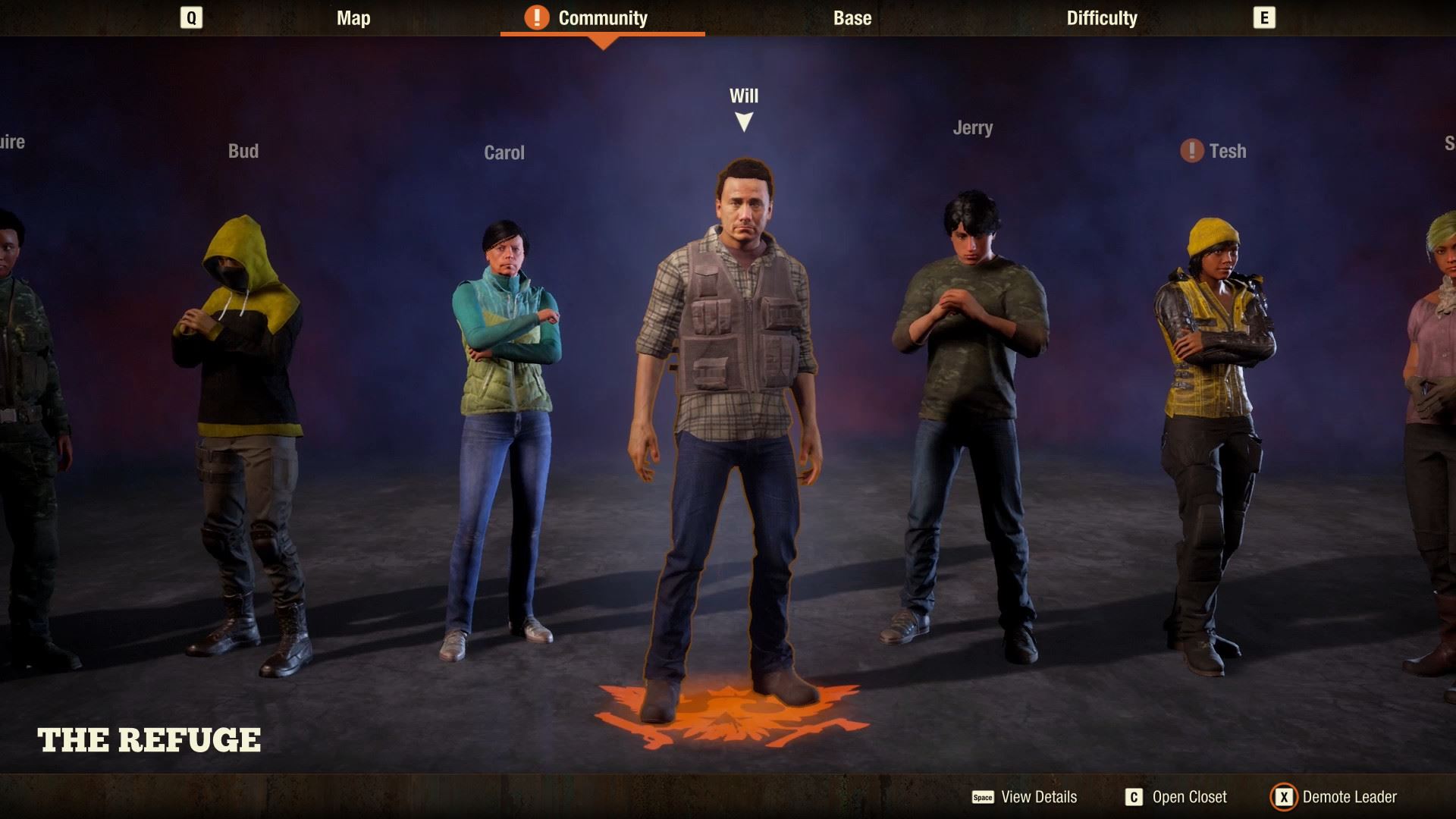The width and height of the screenshot is (1456, 819).
Task: Activate Demote Leader on Will
Action: (x=1349, y=797)
